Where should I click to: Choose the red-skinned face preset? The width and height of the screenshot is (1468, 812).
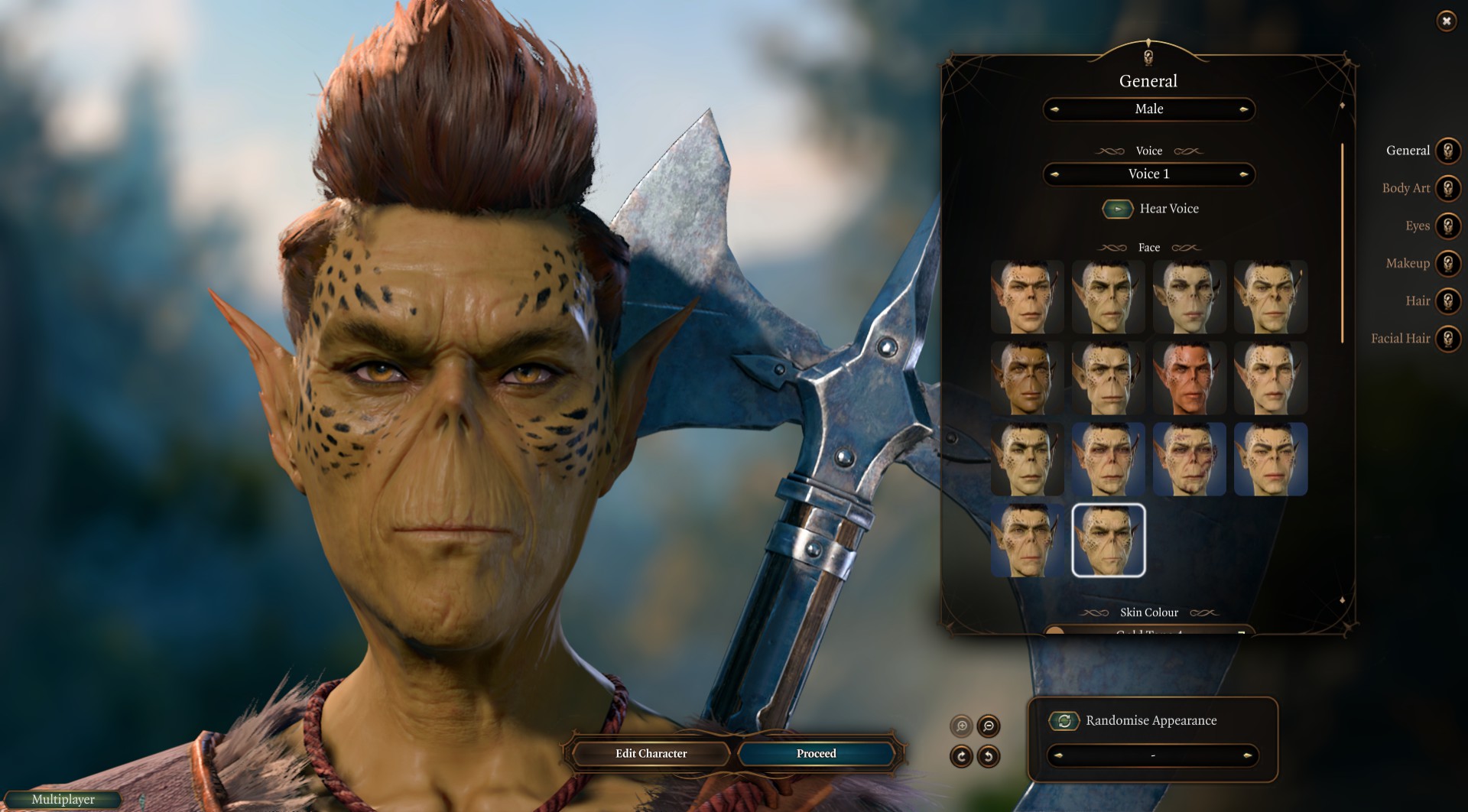tap(1189, 378)
